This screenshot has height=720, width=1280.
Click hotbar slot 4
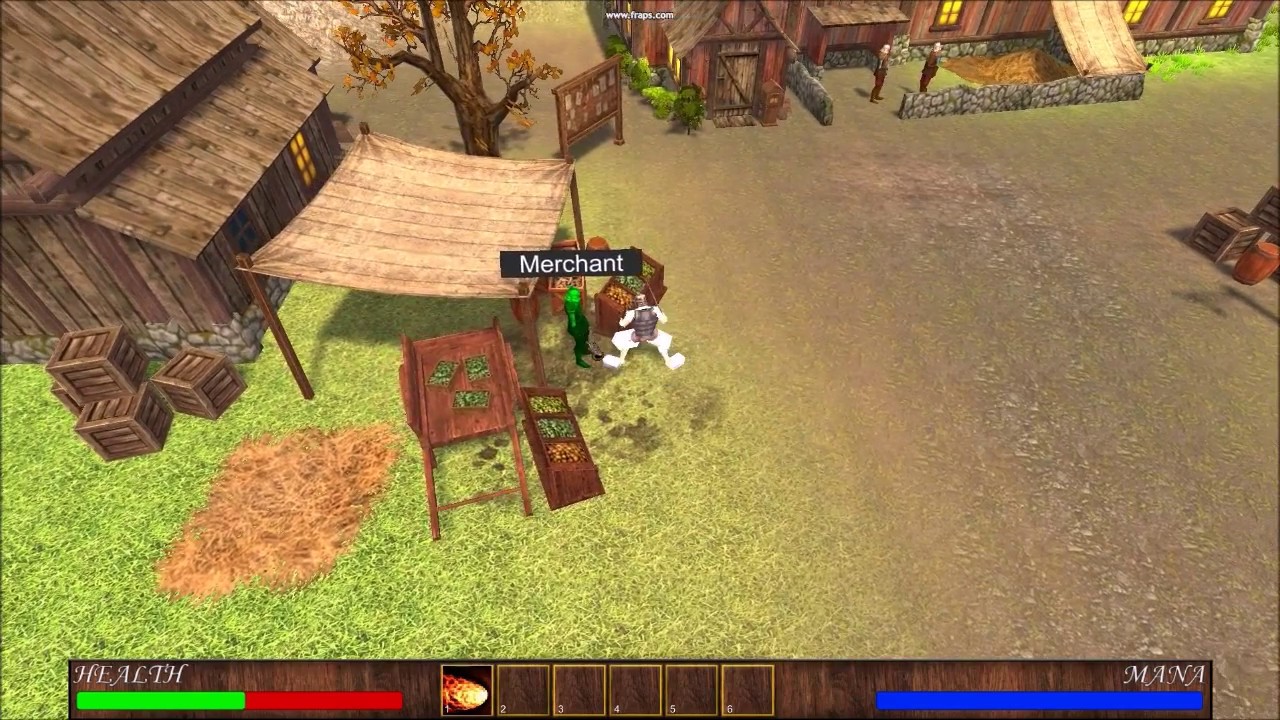pos(634,689)
